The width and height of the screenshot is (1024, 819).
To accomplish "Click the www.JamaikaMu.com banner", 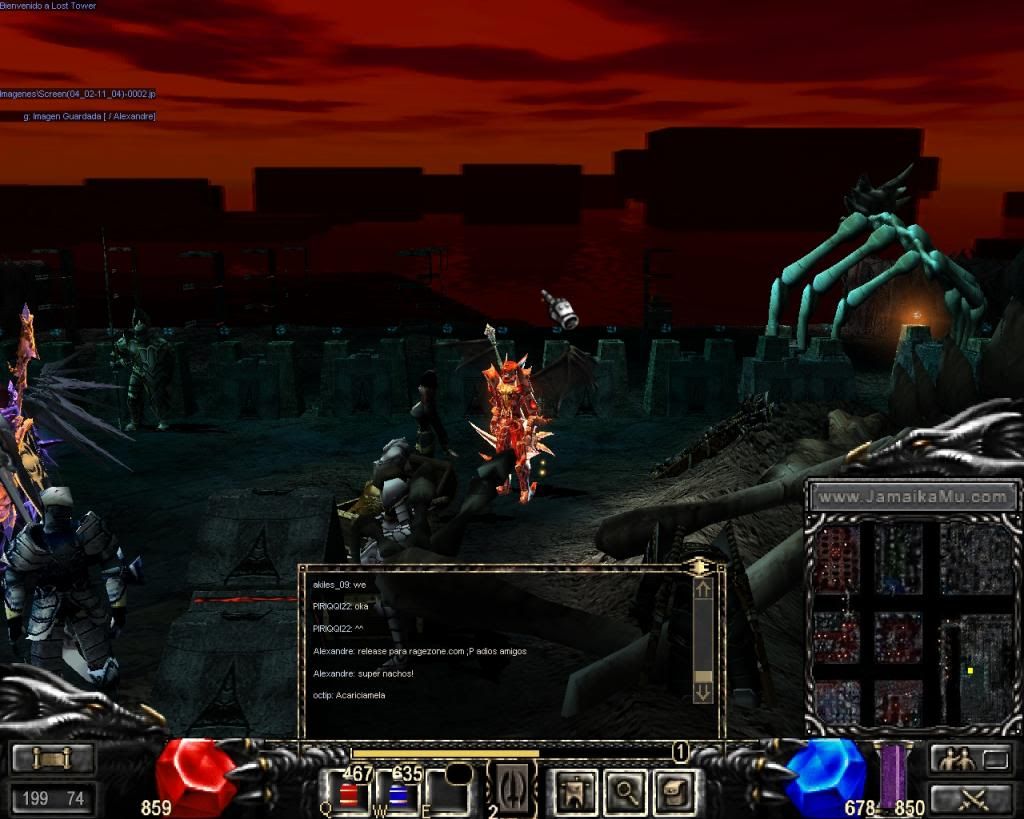I will 913,496.
